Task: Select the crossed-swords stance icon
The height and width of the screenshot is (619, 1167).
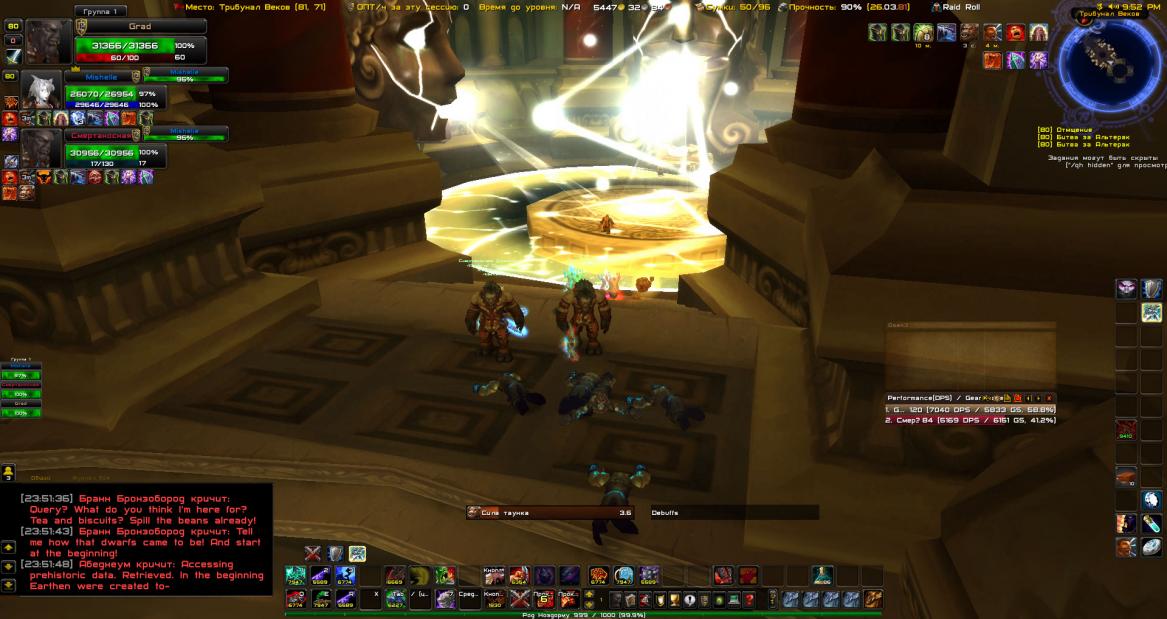Action: 313,553
